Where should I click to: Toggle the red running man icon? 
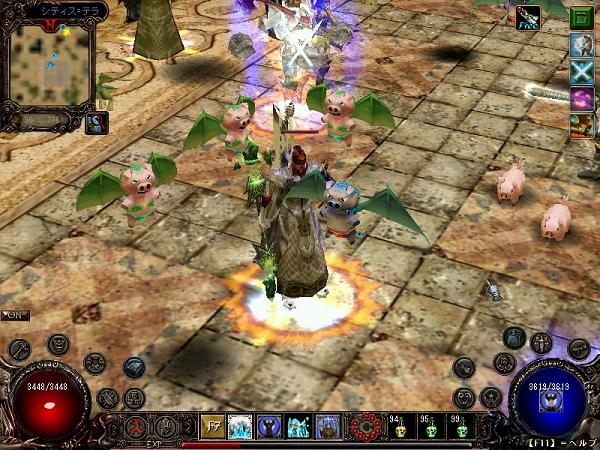pyautogui.click(x=134, y=427)
